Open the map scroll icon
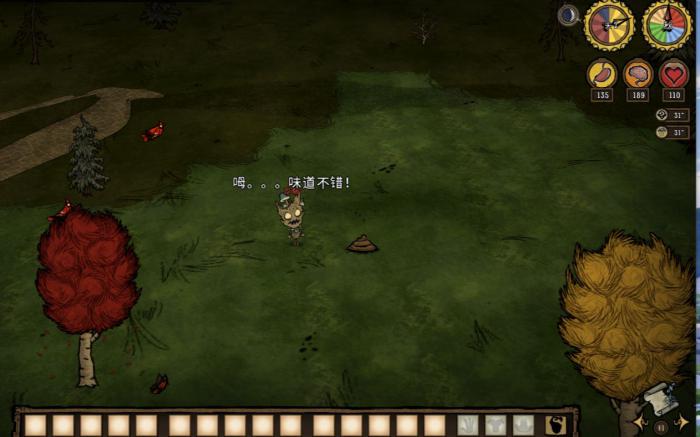700x437 pixels. (663, 398)
